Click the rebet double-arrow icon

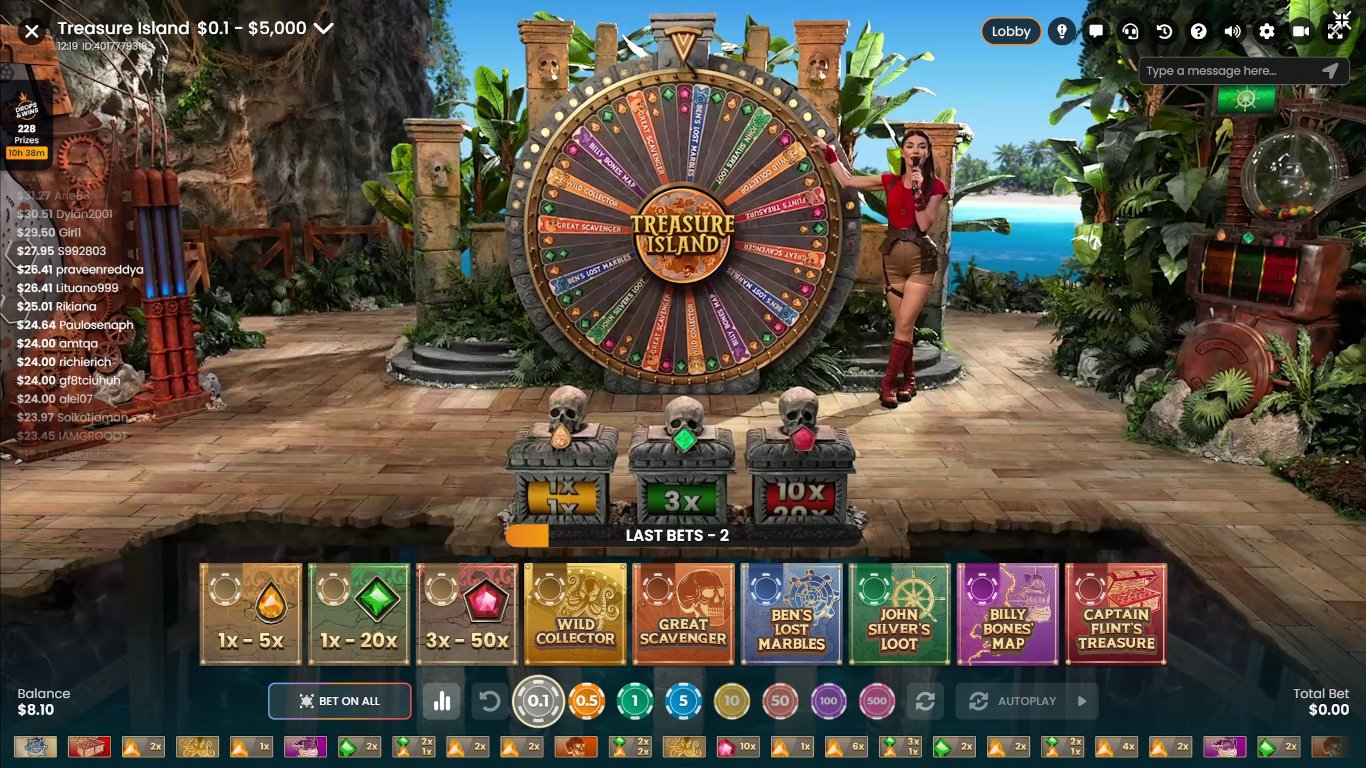(927, 701)
